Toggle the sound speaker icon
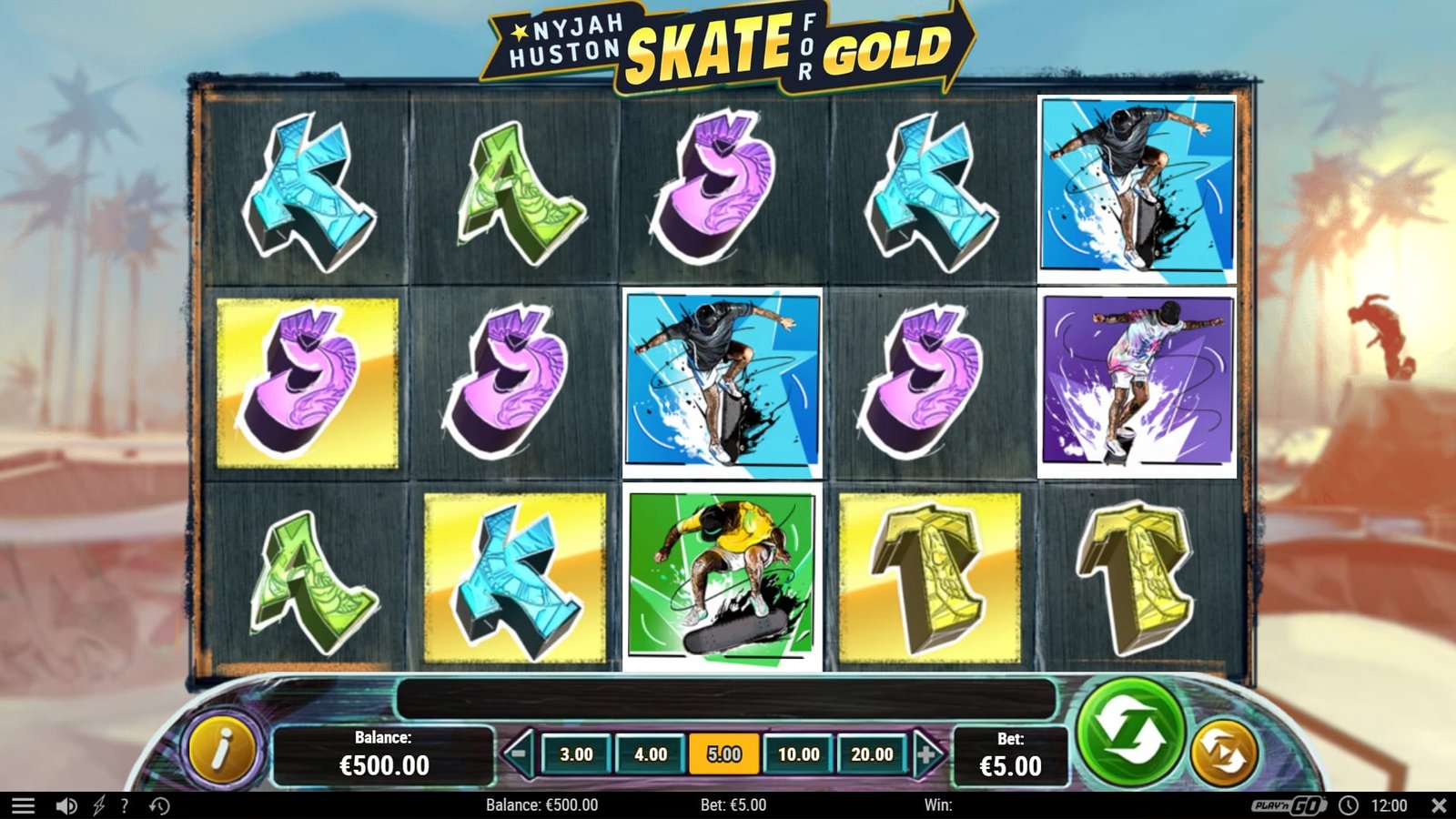This screenshot has width=1456, height=819. (66, 805)
